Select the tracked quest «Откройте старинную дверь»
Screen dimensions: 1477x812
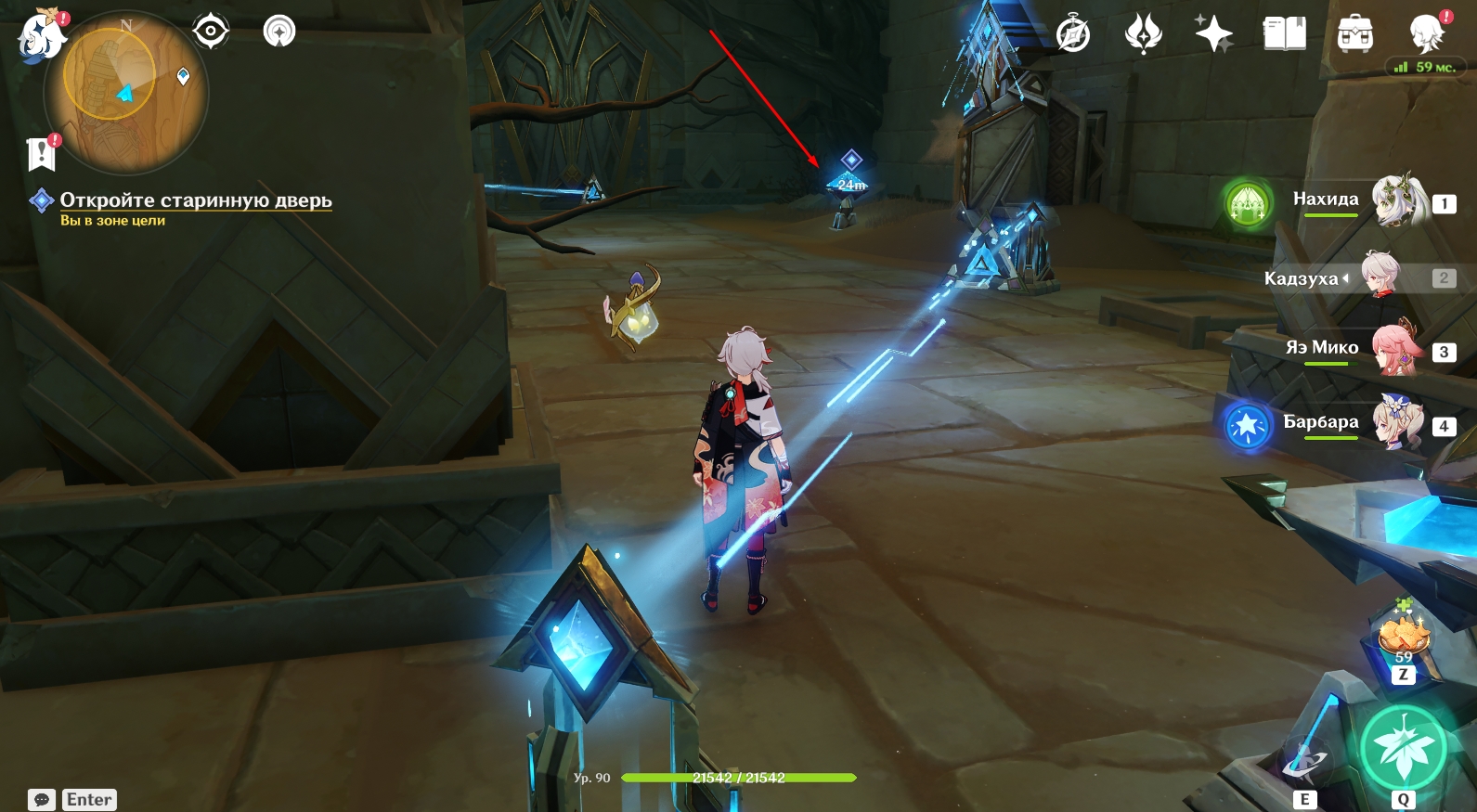pyautogui.click(x=195, y=200)
